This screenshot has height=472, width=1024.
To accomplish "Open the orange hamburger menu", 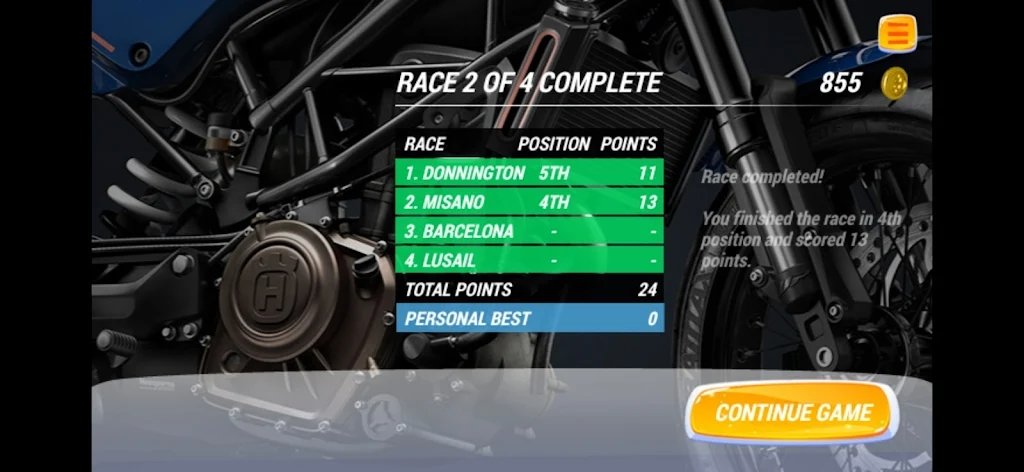I will [898, 33].
